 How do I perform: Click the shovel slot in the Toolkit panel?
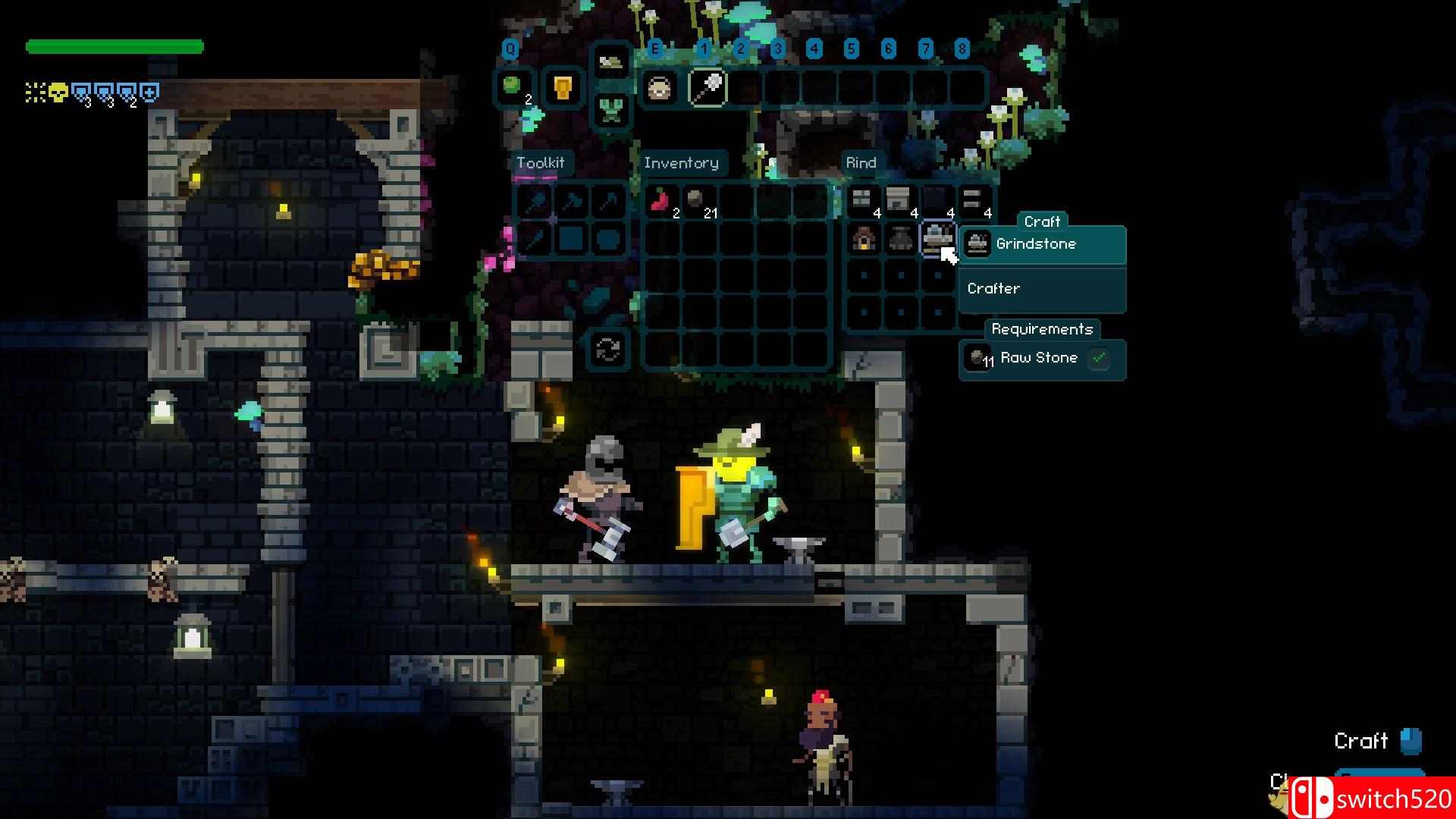point(535,202)
